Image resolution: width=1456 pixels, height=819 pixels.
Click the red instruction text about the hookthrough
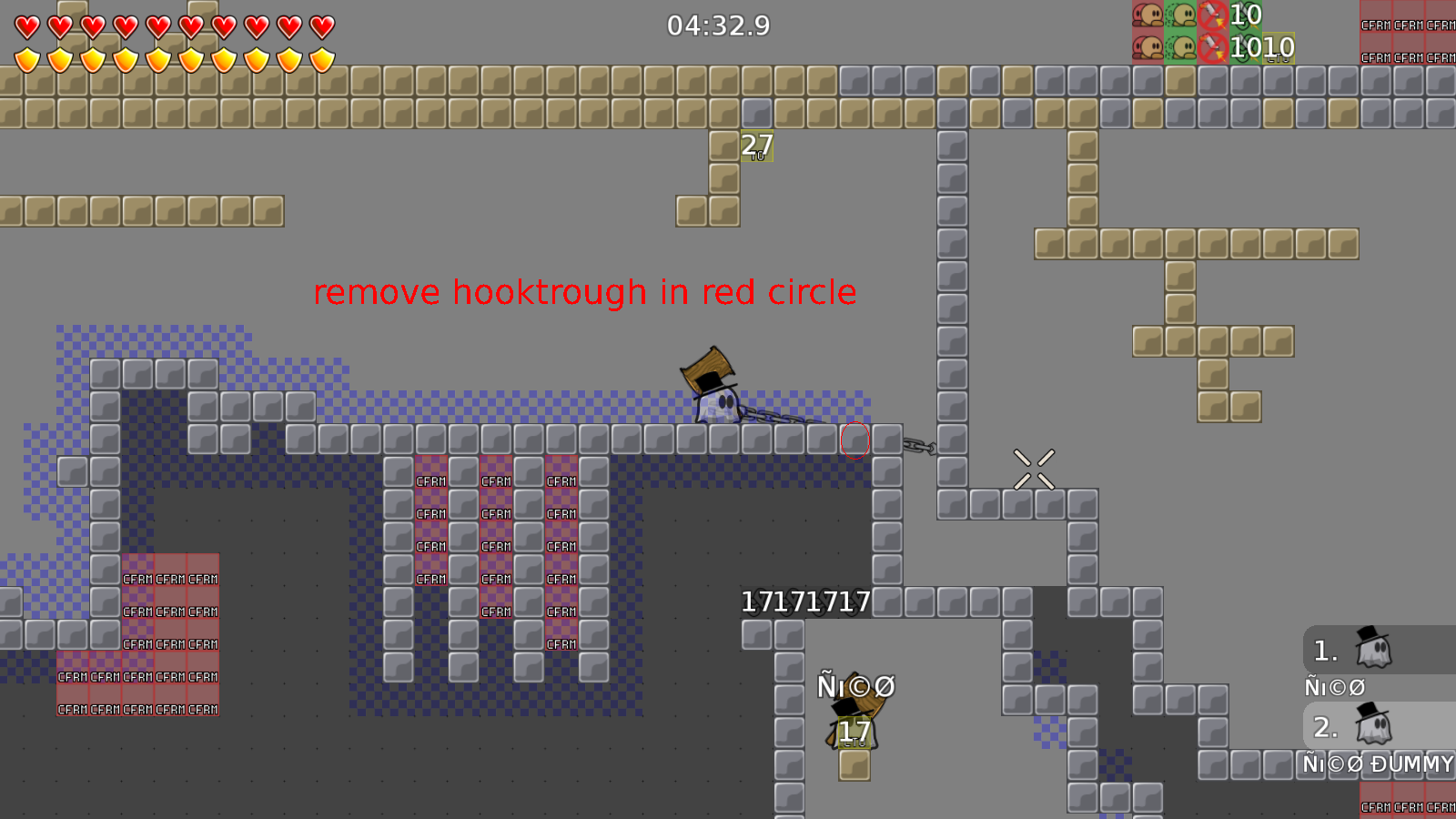[x=585, y=293]
